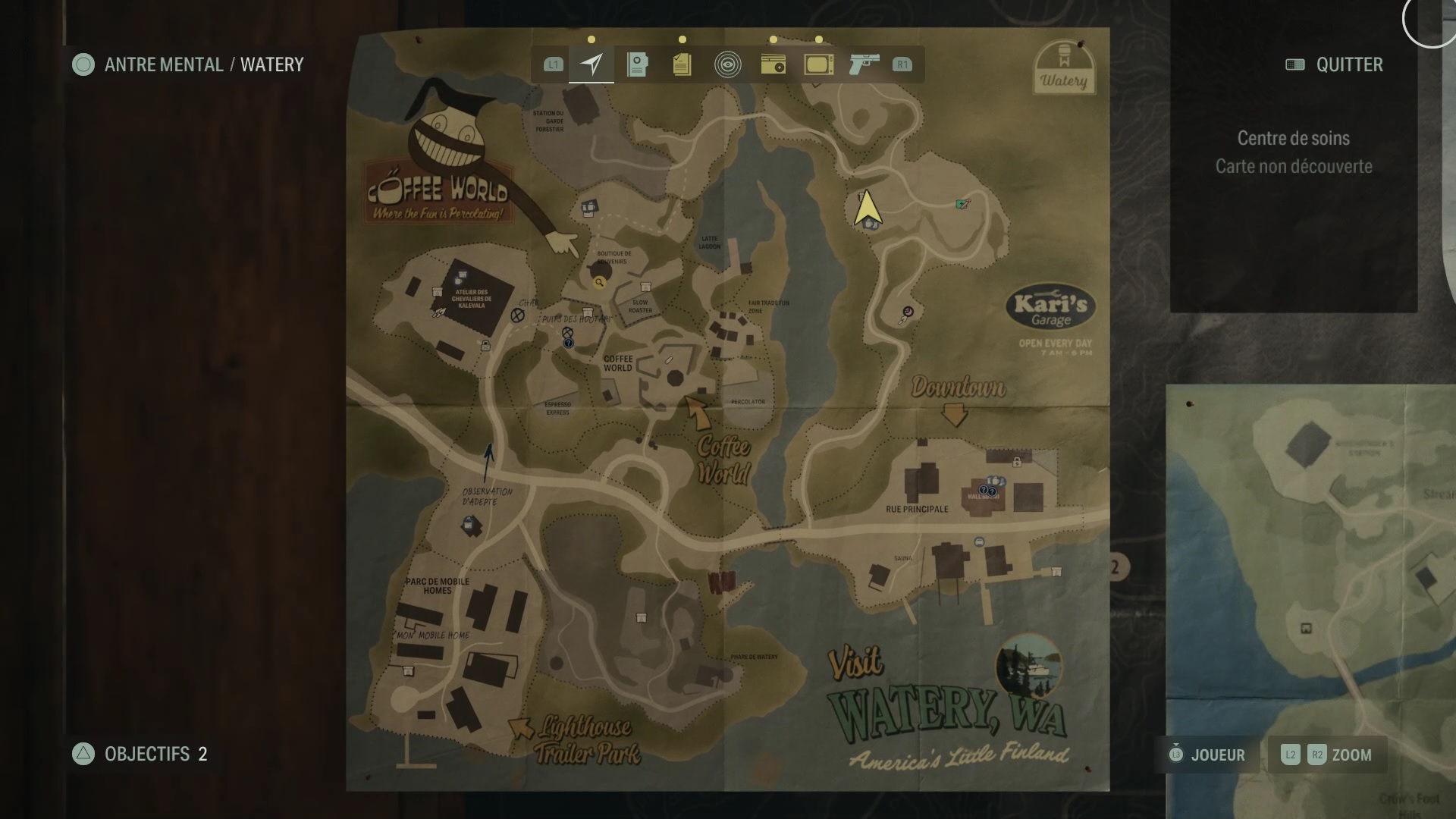Select the map navigation arrow tab
The width and height of the screenshot is (1456, 819).
coord(591,64)
